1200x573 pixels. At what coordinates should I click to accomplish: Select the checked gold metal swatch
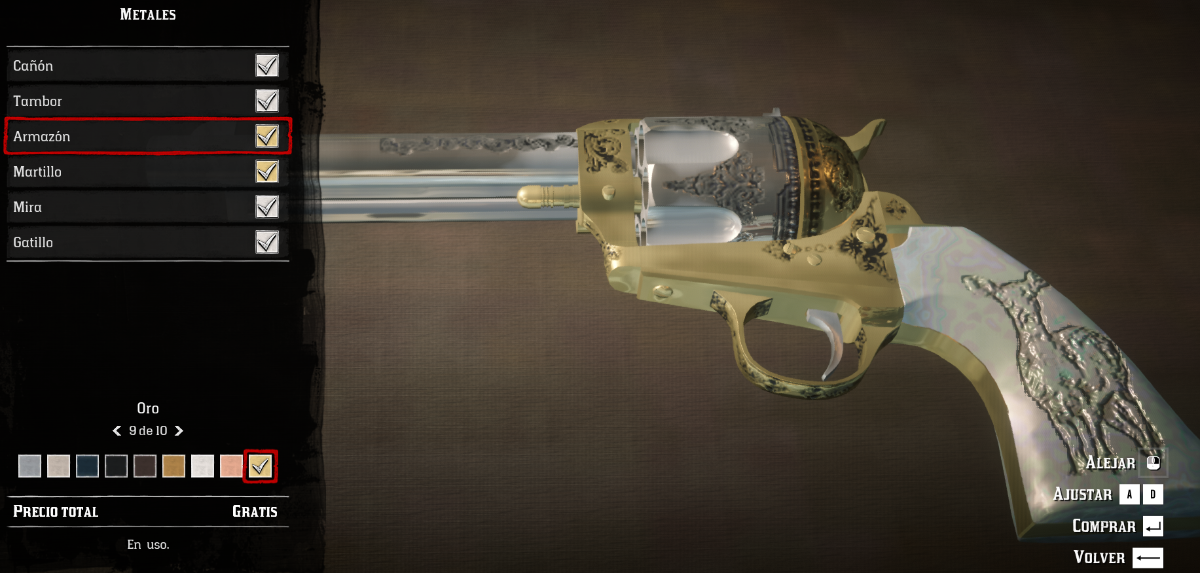(260, 466)
